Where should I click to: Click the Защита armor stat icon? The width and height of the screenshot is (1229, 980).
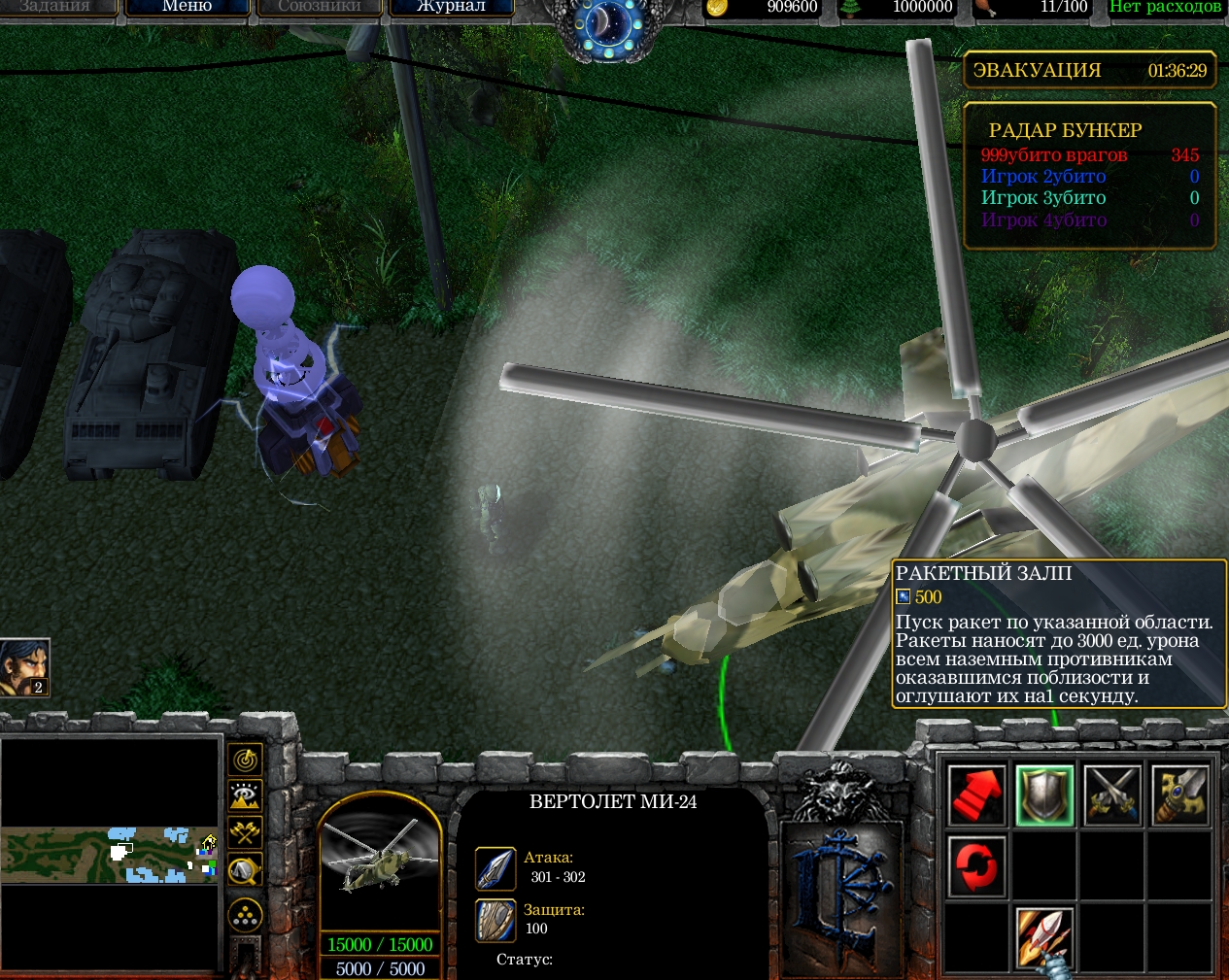click(495, 920)
